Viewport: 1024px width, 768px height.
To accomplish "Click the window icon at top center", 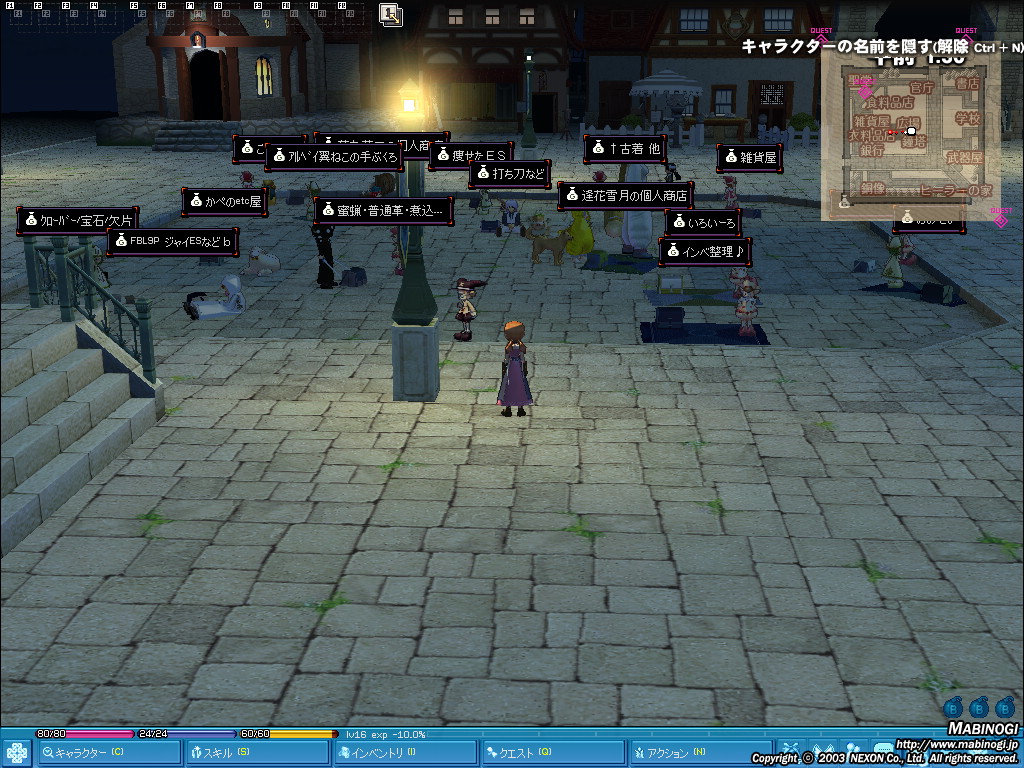I will (x=391, y=14).
